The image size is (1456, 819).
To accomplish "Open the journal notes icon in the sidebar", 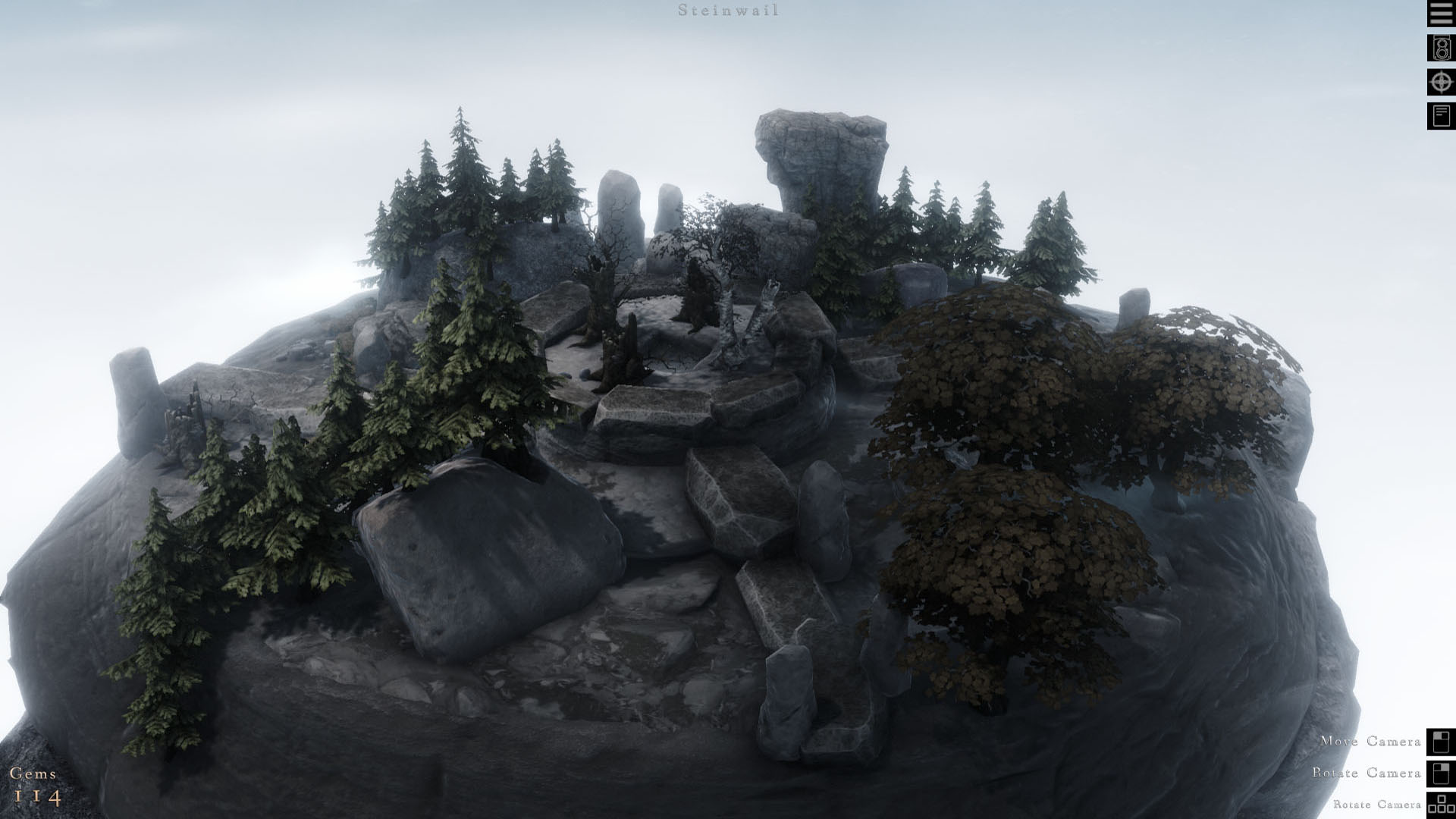I will click(1440, 115).
